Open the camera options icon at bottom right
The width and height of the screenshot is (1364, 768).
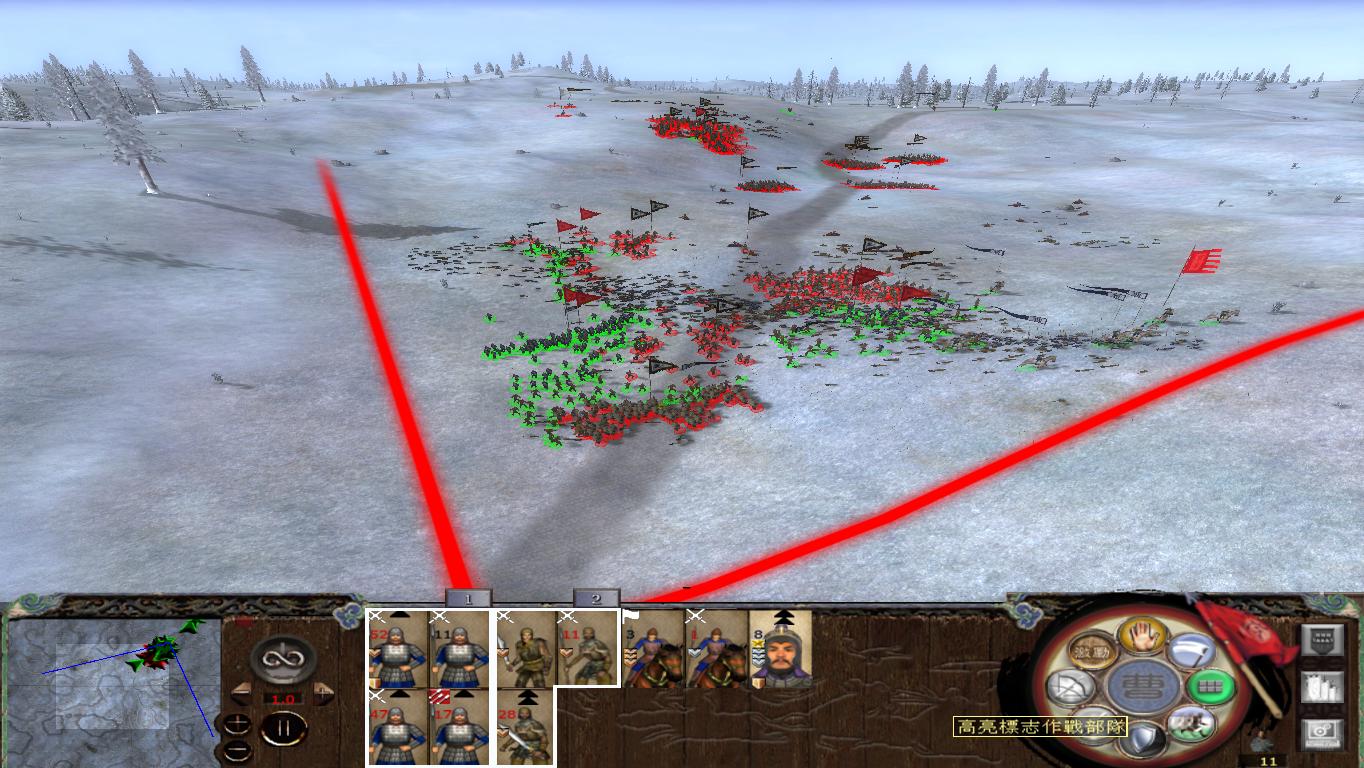click(1323, 731)
